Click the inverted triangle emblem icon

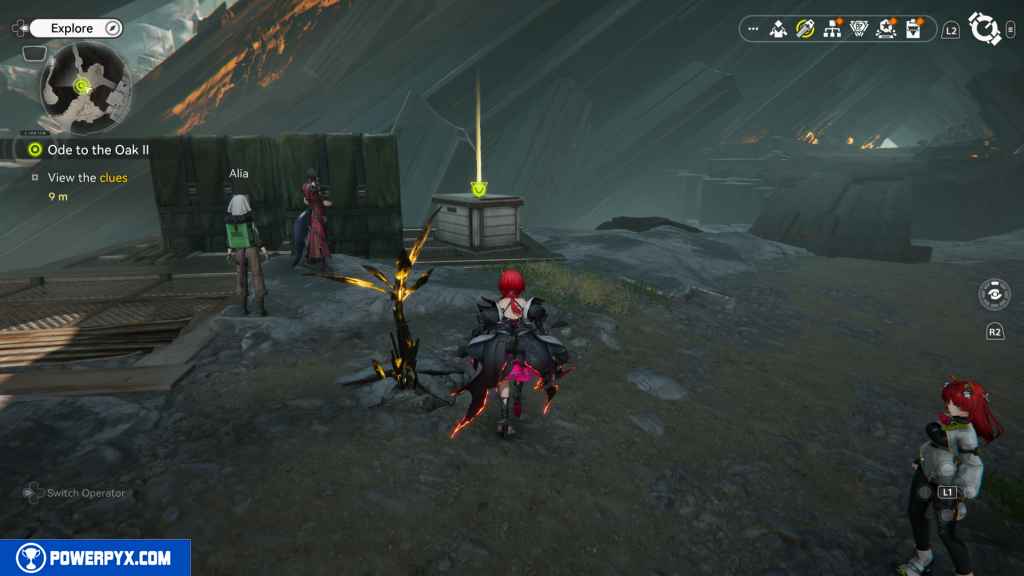858,29
